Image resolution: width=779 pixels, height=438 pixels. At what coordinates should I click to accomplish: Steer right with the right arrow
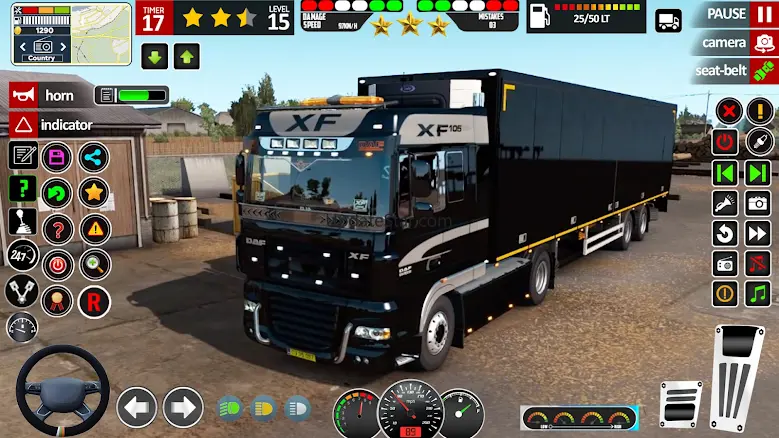click(183, 407)
